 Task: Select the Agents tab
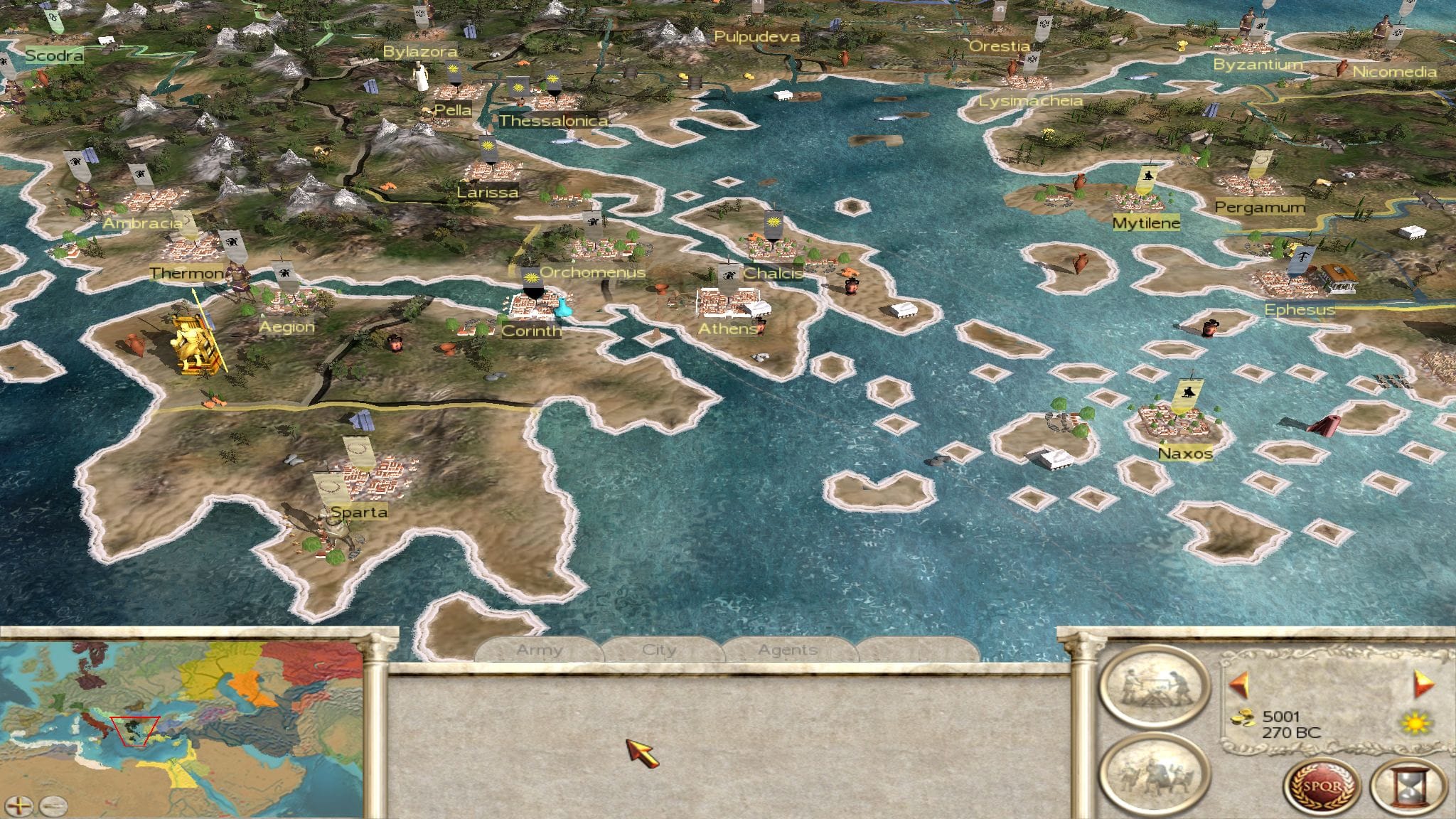pyautogui.click(x=787, y=650)
